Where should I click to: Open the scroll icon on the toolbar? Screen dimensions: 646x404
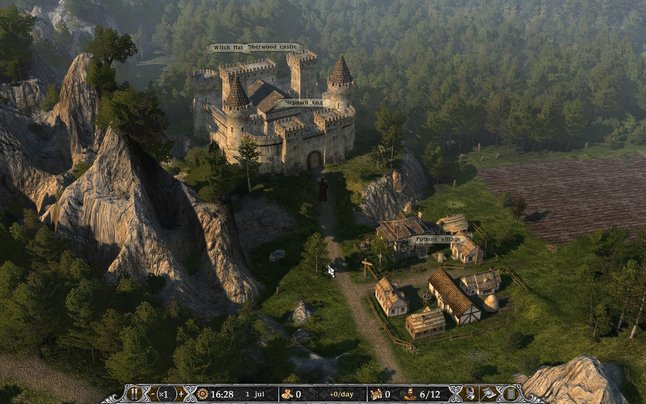point(510,393)
